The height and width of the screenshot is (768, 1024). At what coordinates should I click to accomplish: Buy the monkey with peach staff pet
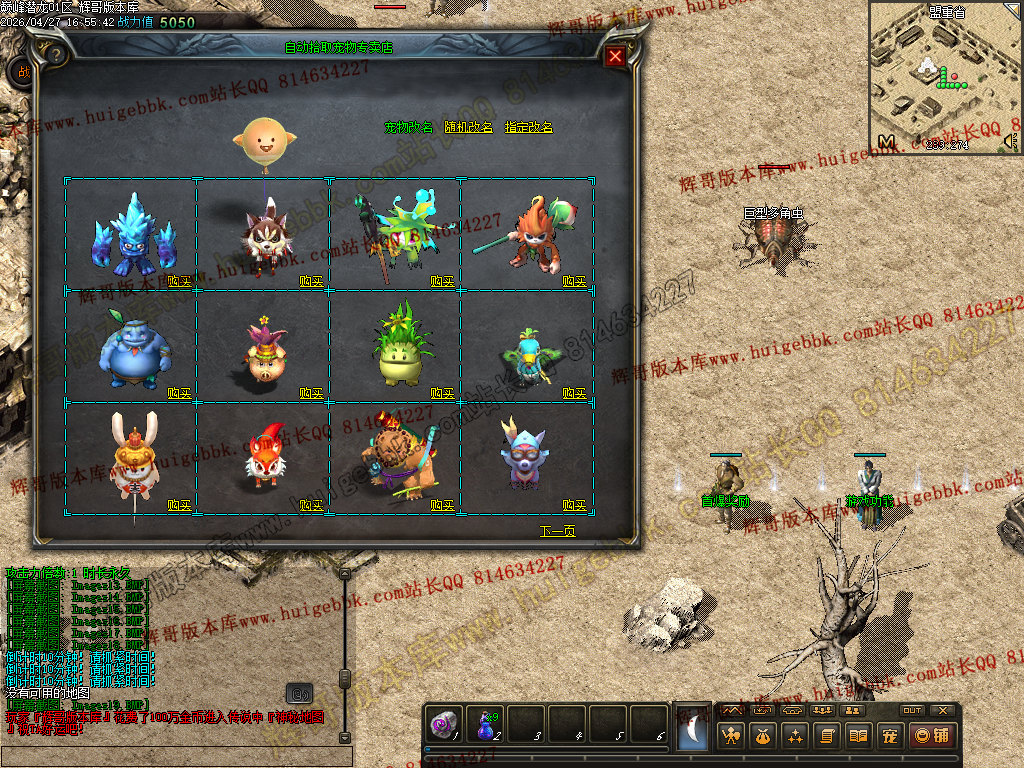574,282
